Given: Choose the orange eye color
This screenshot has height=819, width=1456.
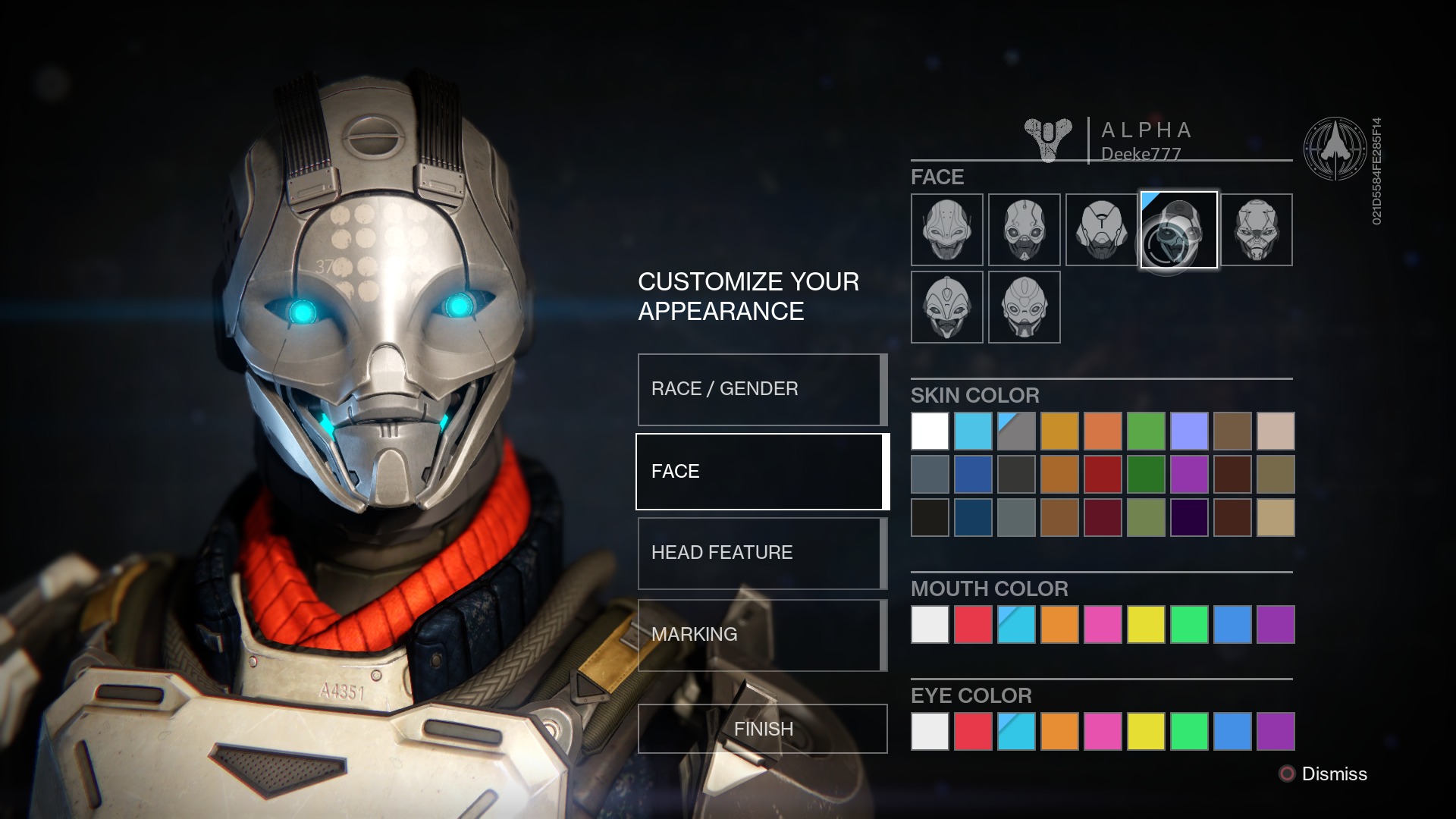Looking at the screenshot, I should [1059, 731].
